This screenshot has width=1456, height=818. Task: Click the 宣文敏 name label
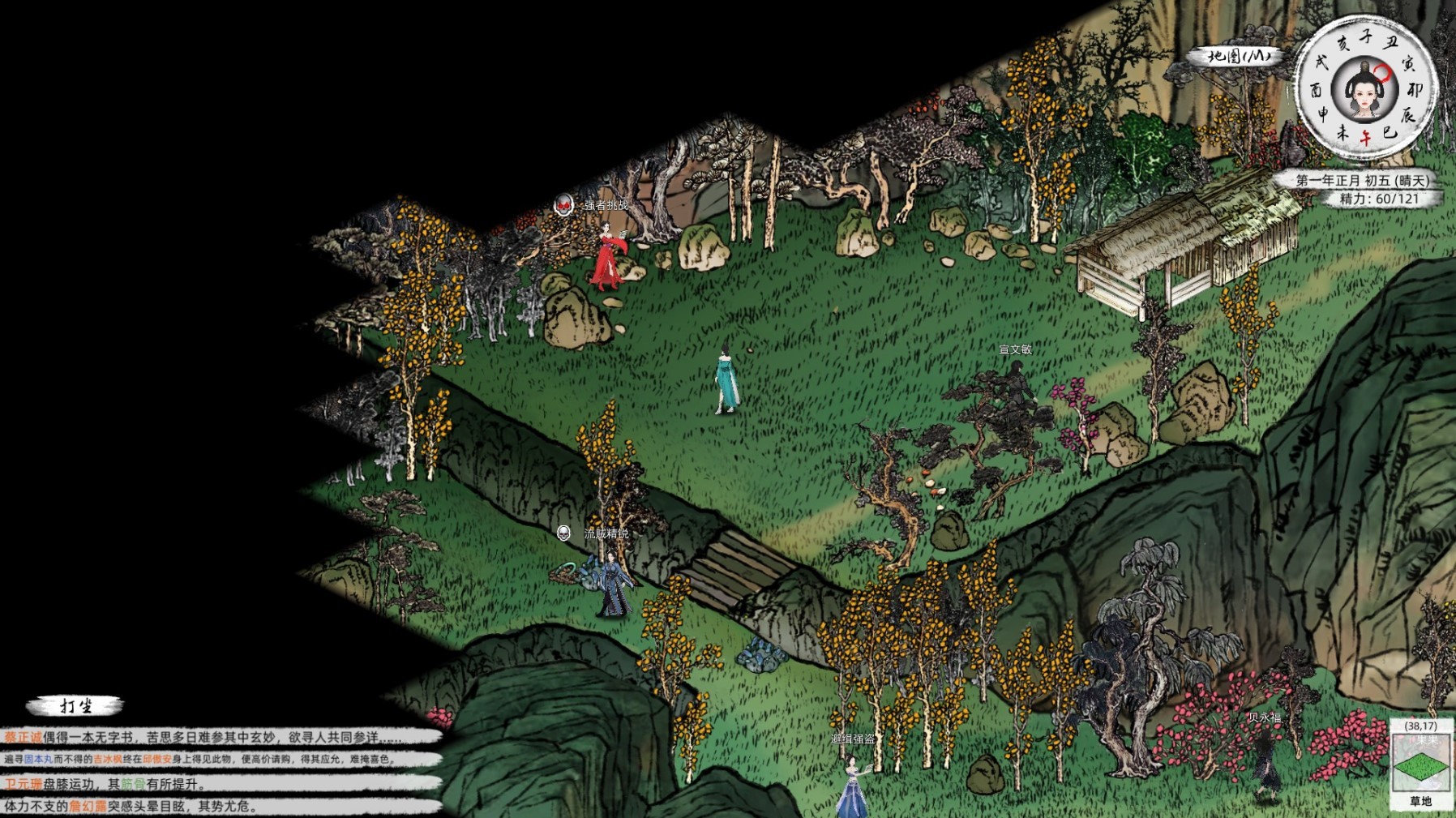(x=1015, y=349)
